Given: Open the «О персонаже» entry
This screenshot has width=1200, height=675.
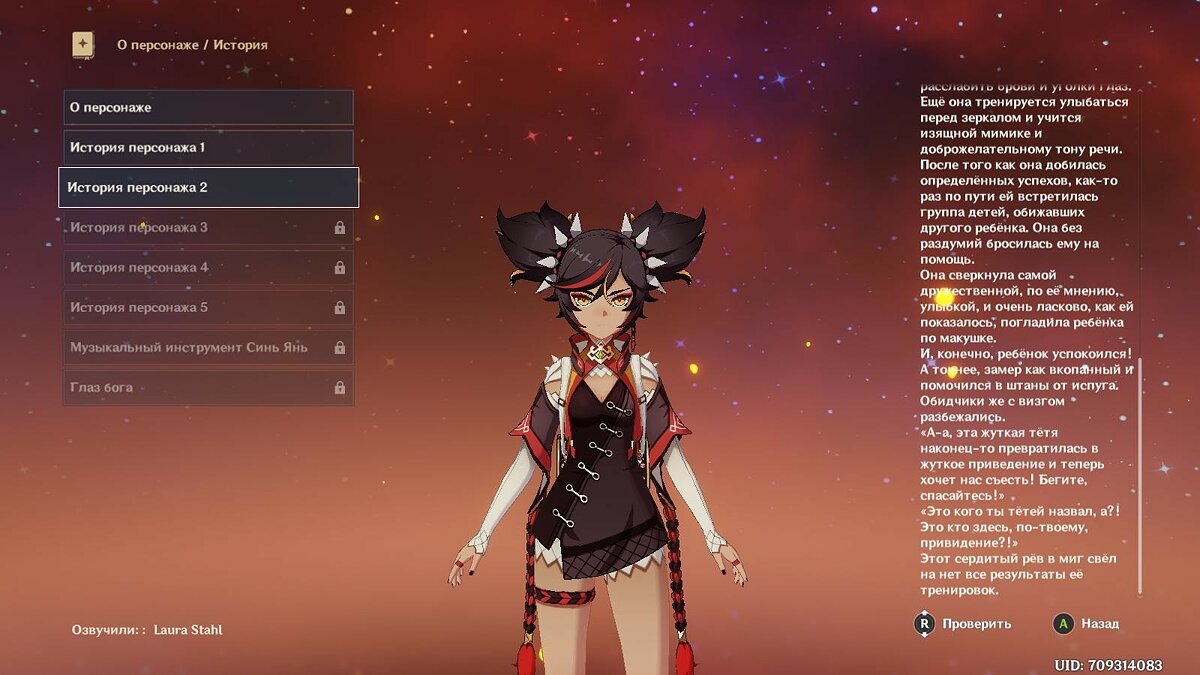Looking at the screenshot, I should (x=208, y=107).
